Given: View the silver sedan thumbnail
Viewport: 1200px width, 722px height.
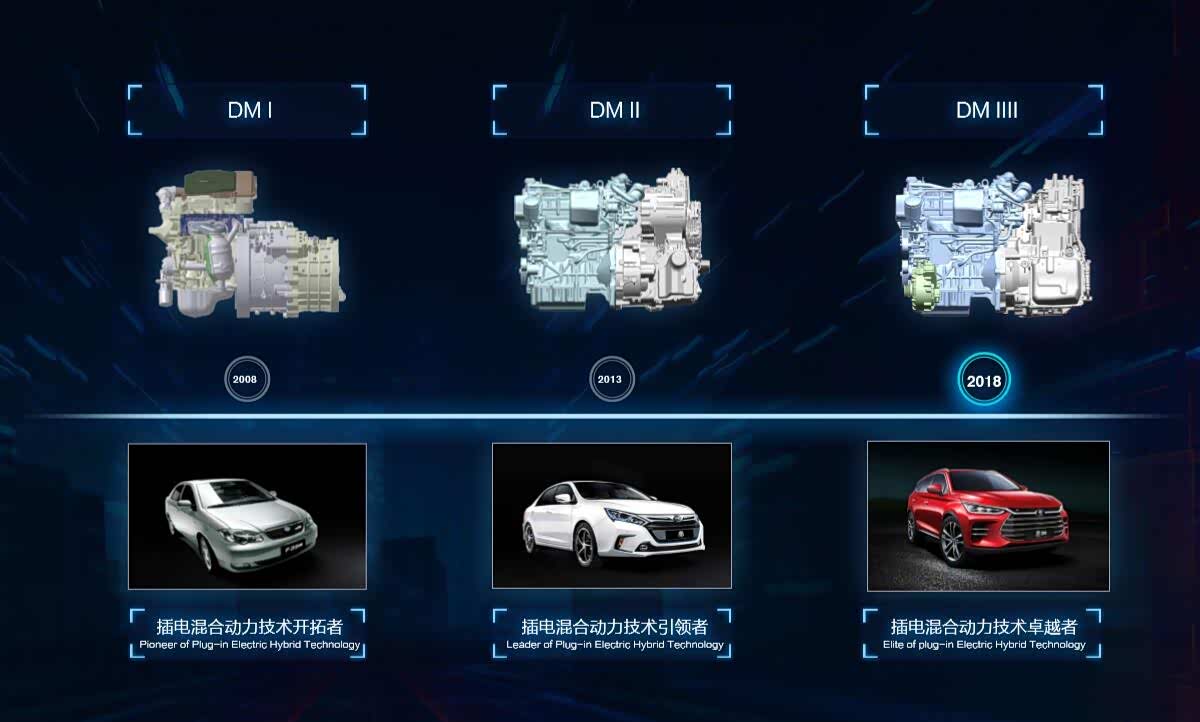Looking at the screenshot, I should (x=247, y=516).
